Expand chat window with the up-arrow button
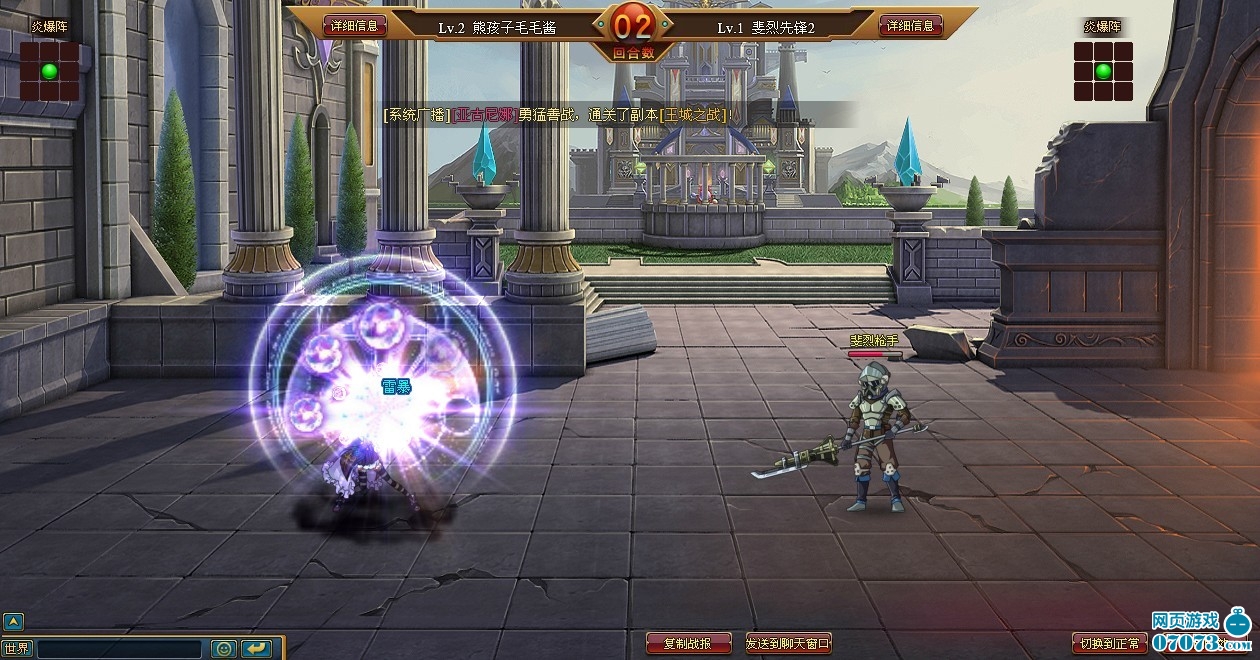1260x660 pixels. [12, 621]
